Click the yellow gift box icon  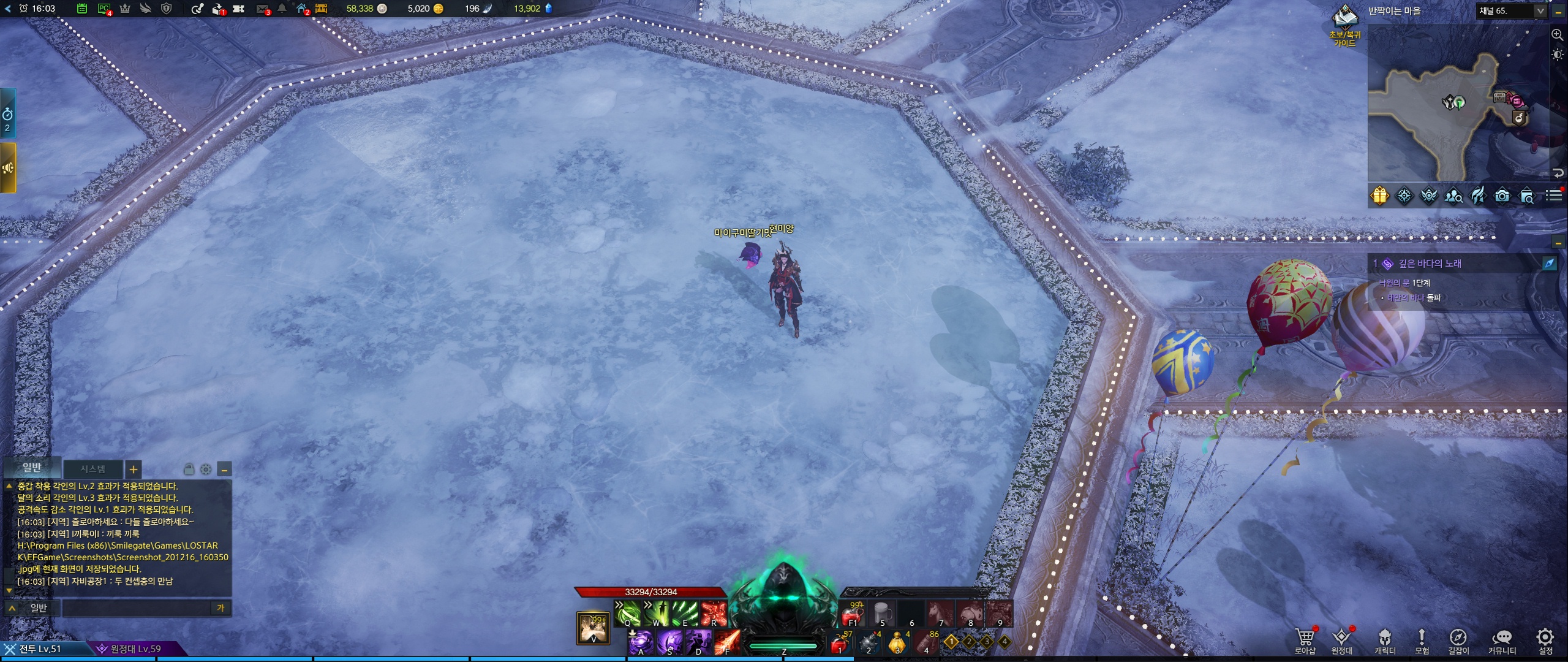point(1379,196)
